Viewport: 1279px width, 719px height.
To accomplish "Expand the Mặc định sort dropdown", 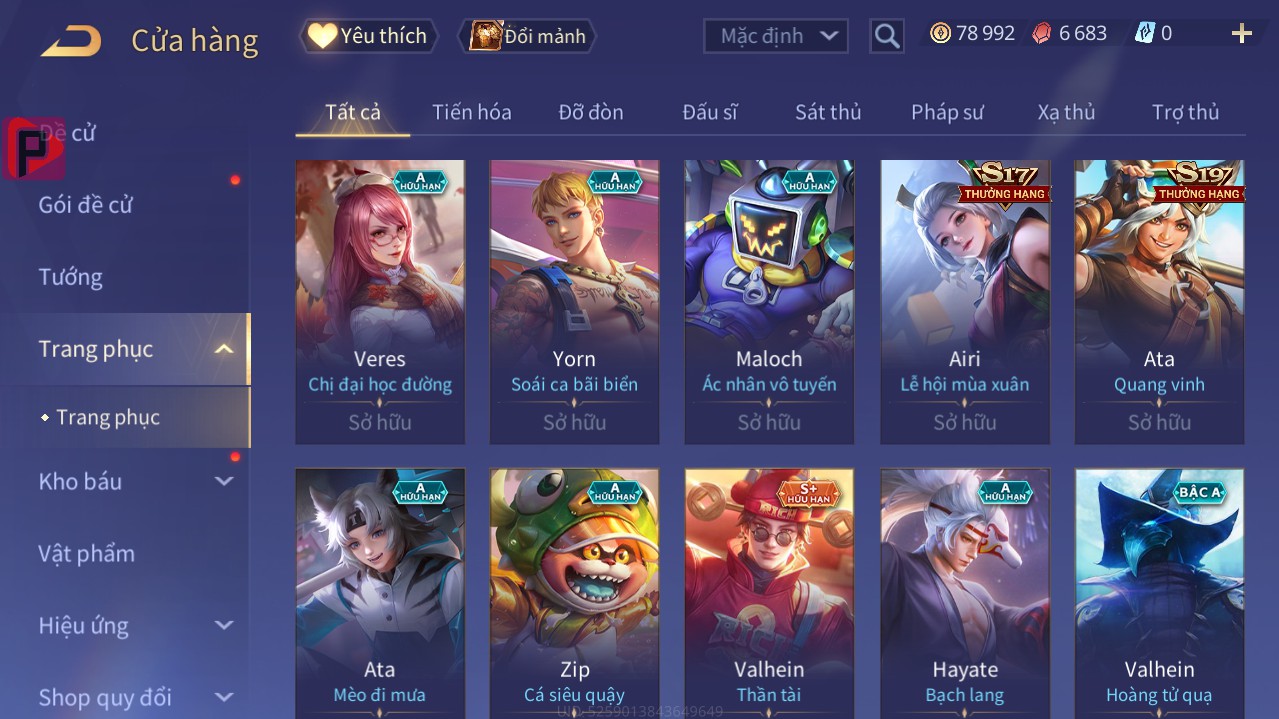I will click(776, 36).
